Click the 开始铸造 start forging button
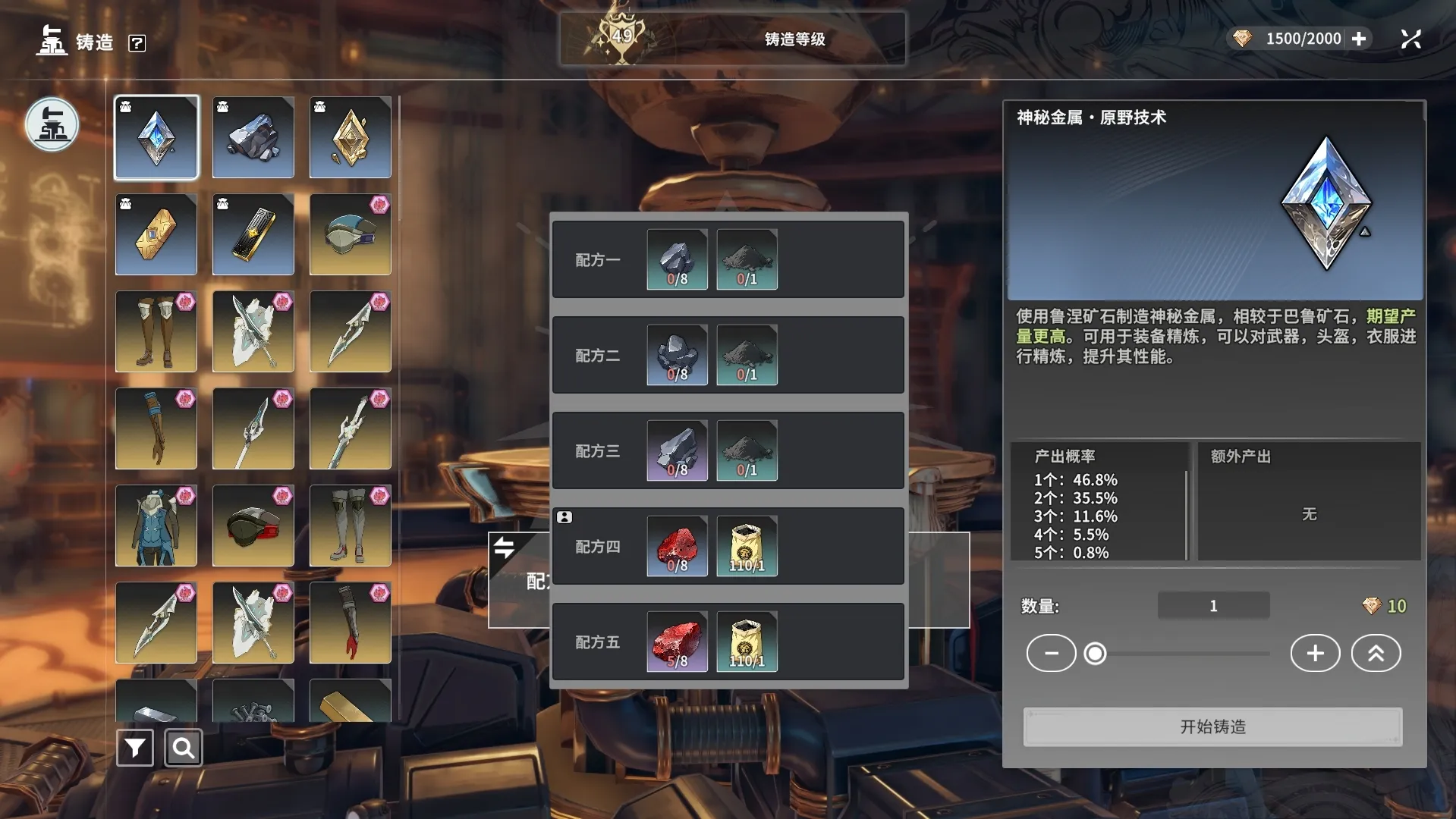This screenshot has width=1456, height=819. coord(1212,726)
